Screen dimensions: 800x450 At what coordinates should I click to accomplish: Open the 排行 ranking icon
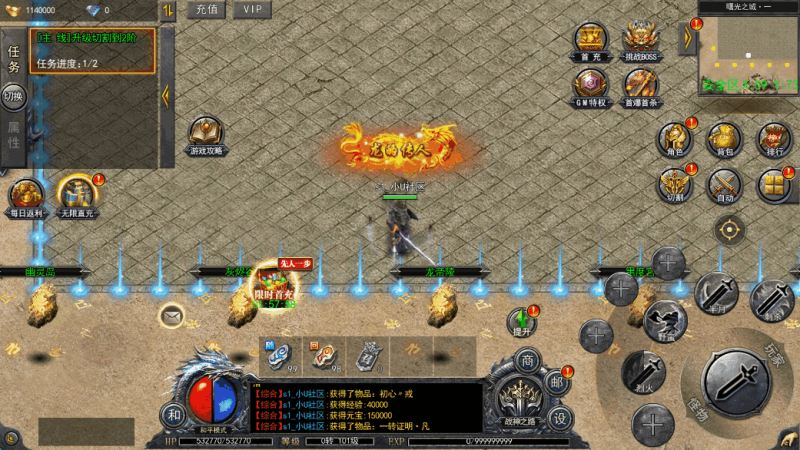coord(773,140)
